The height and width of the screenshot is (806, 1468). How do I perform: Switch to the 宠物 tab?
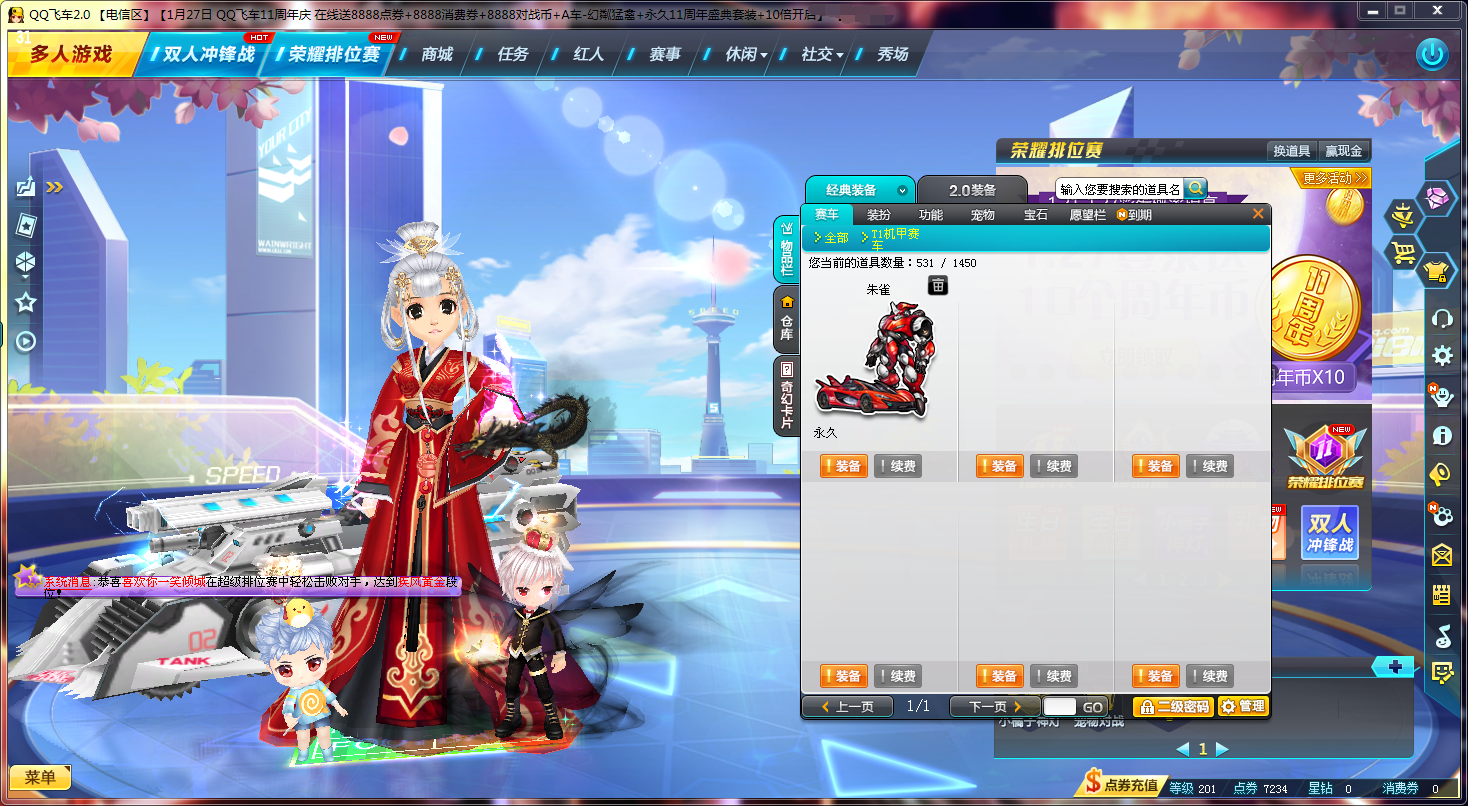[981, 214]
